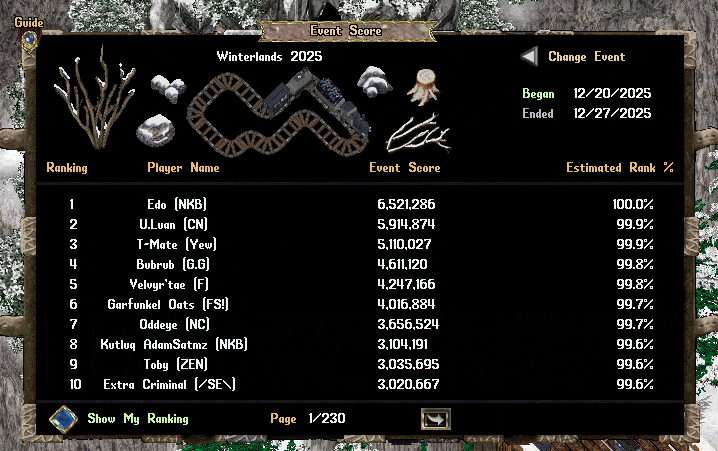Viewport: 718px width, 451px height.
Task: Select player U.Lvan (CN) row
Action: [x=177, y=224]
